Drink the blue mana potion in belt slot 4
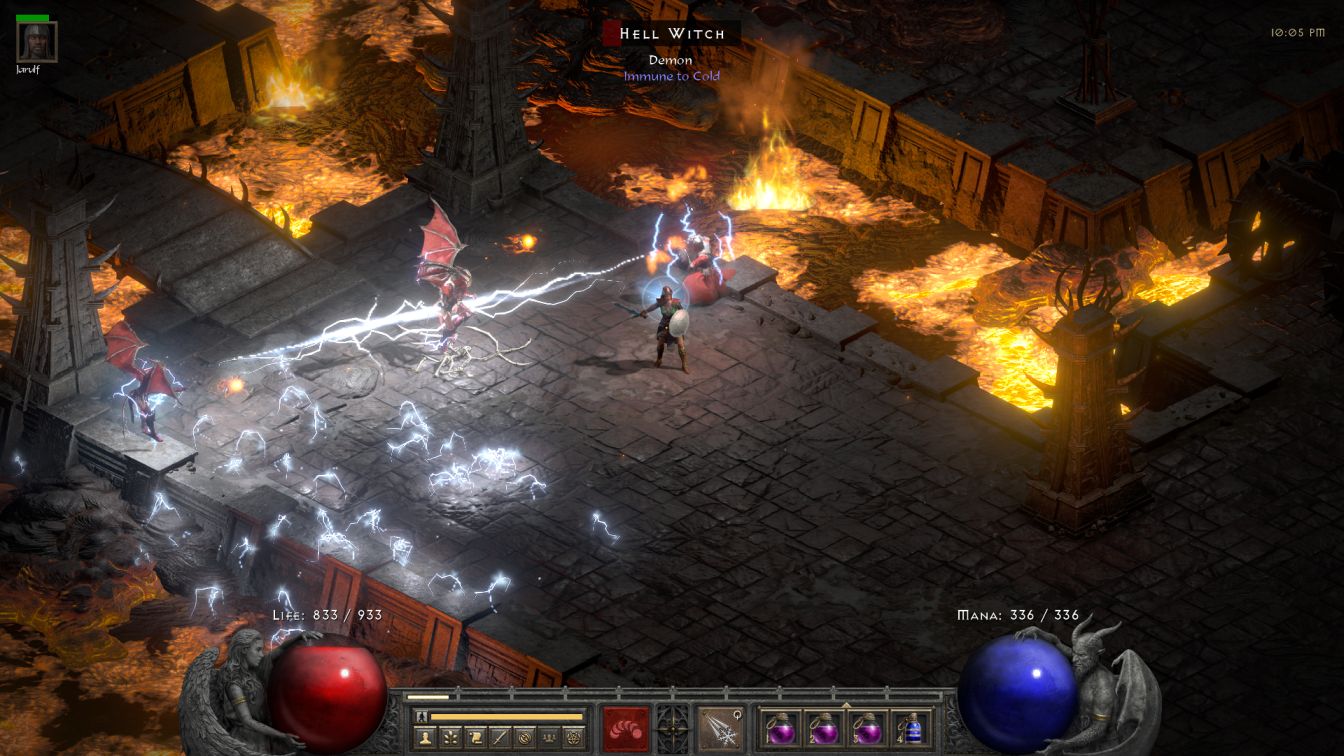Image resolution: width=1344 pixels, height=756 pixels. (x=910, y=727)
